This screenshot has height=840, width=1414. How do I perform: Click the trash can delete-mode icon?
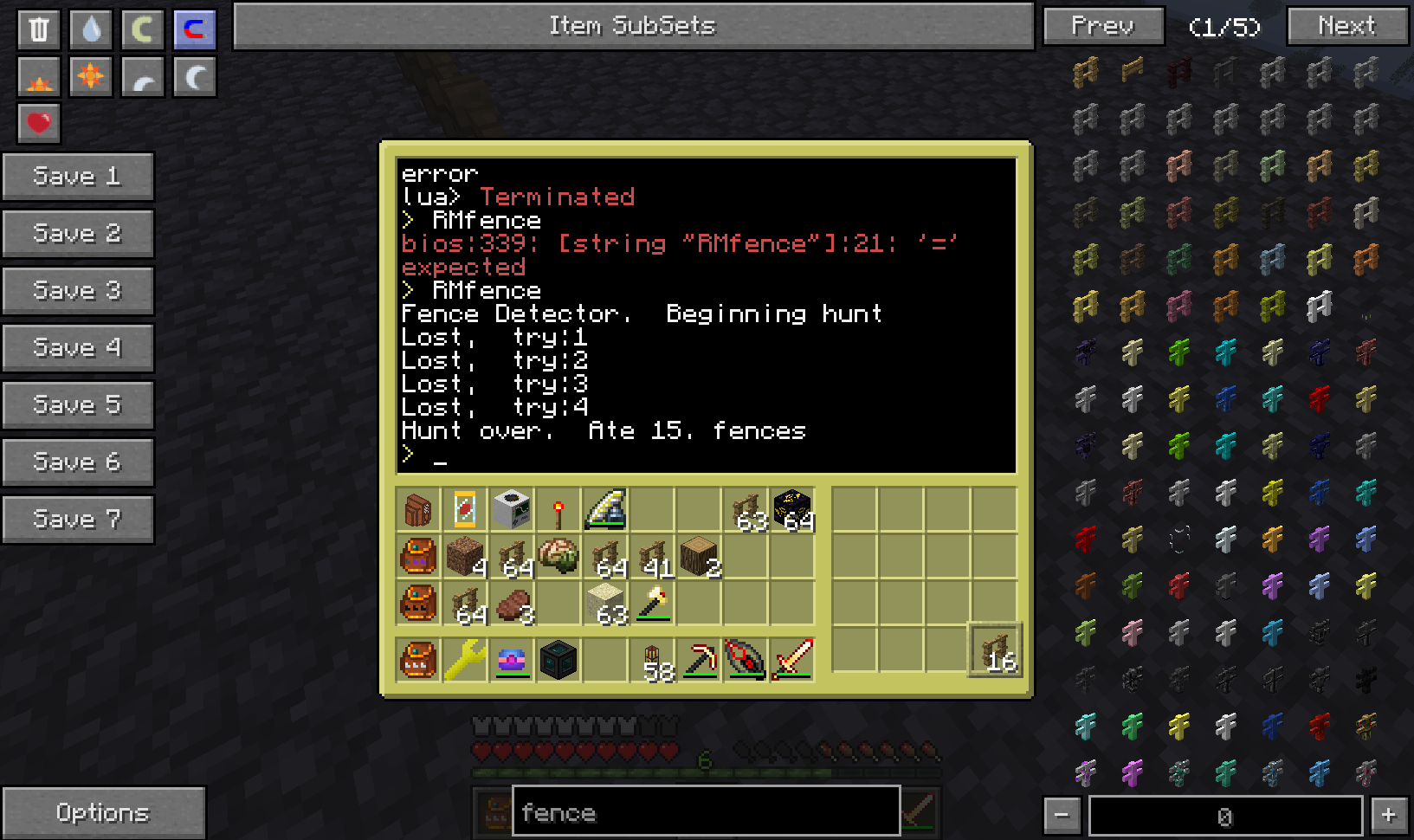tap(39, 29)
